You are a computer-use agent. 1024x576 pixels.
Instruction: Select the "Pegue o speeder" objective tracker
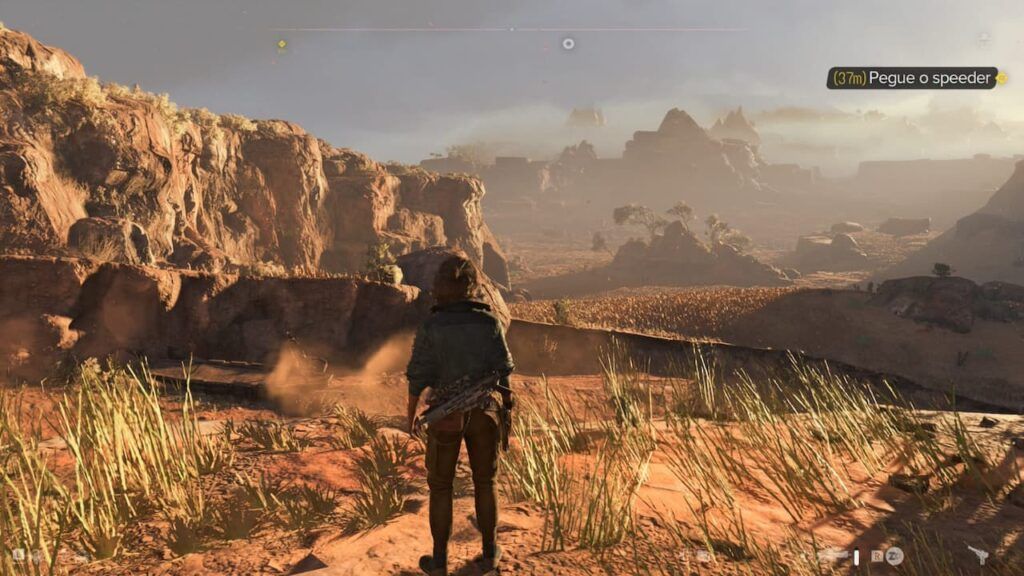coord(912,78)
